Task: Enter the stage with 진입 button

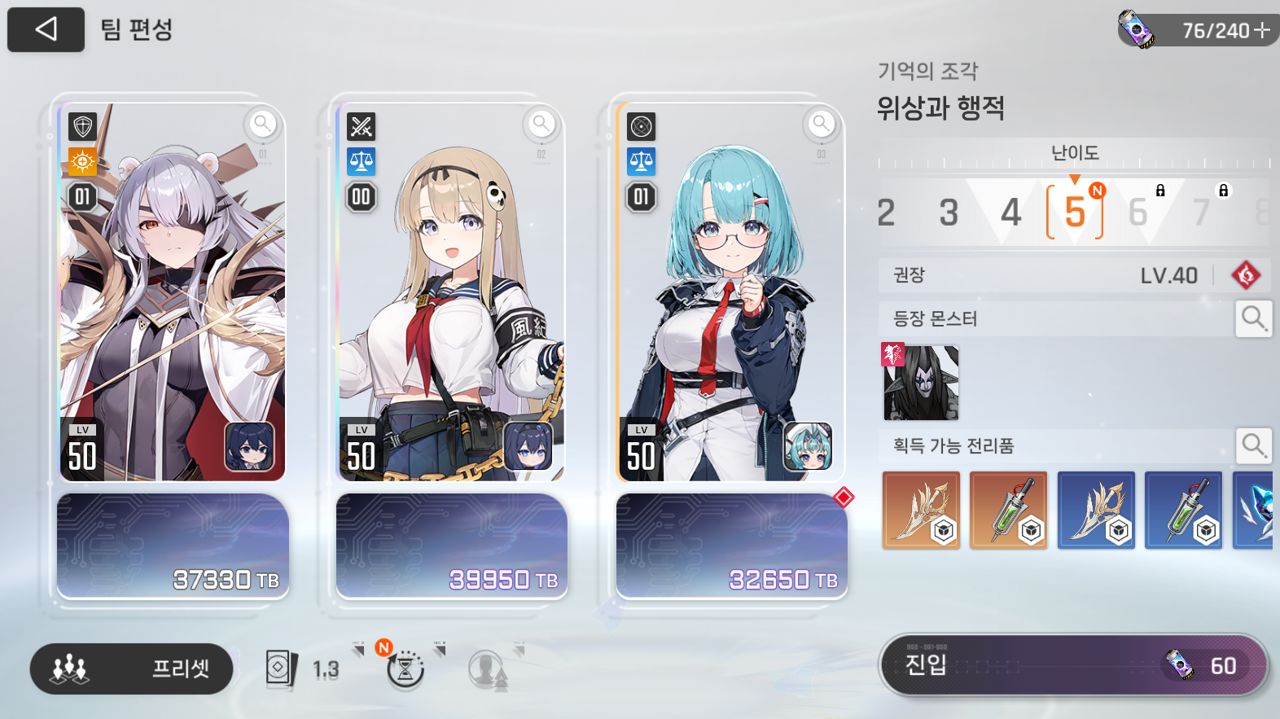Action: click(1073, 665)
